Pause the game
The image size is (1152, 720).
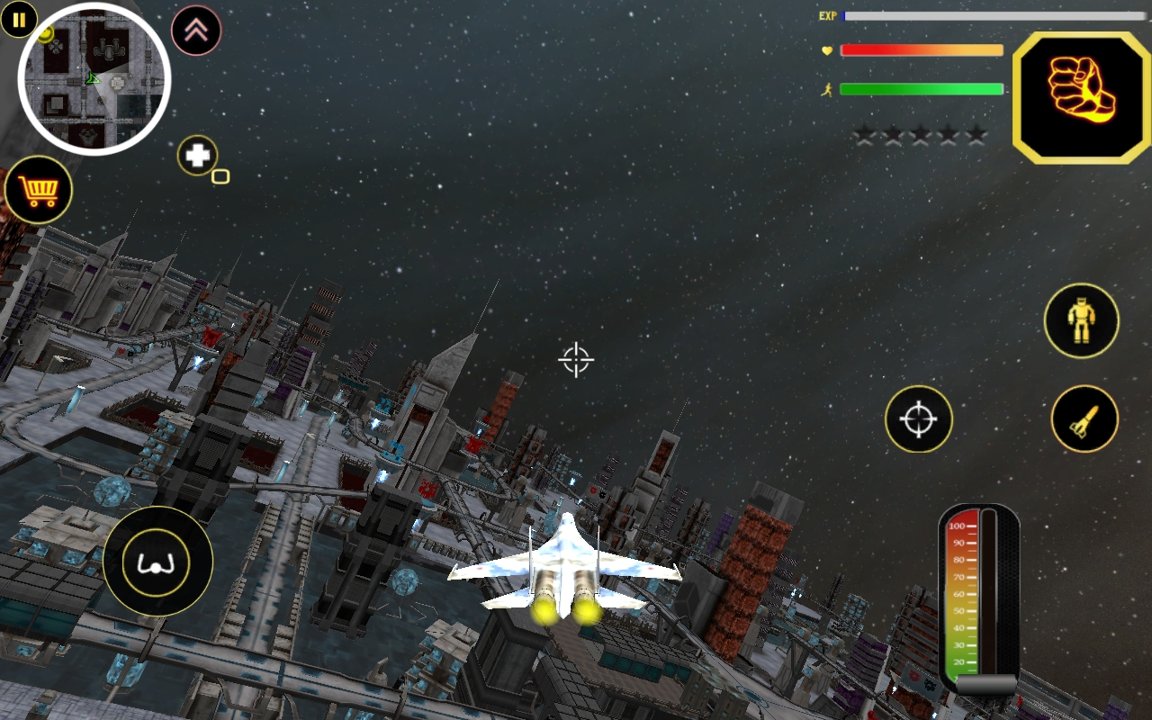click(19, 19)
